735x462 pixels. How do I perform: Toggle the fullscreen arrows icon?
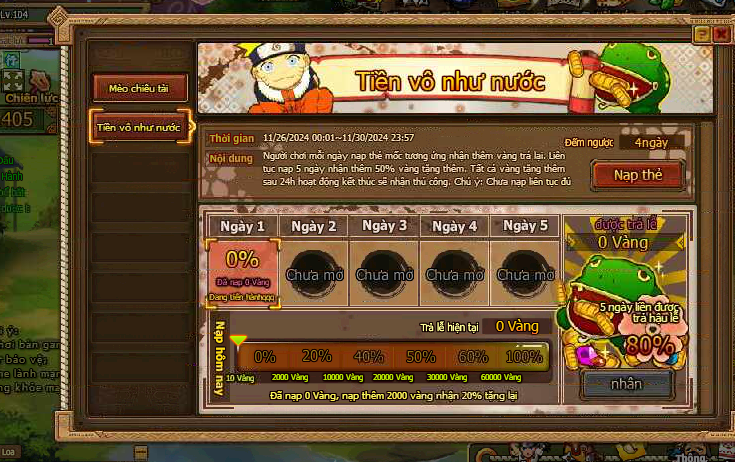tap(13, 80)
